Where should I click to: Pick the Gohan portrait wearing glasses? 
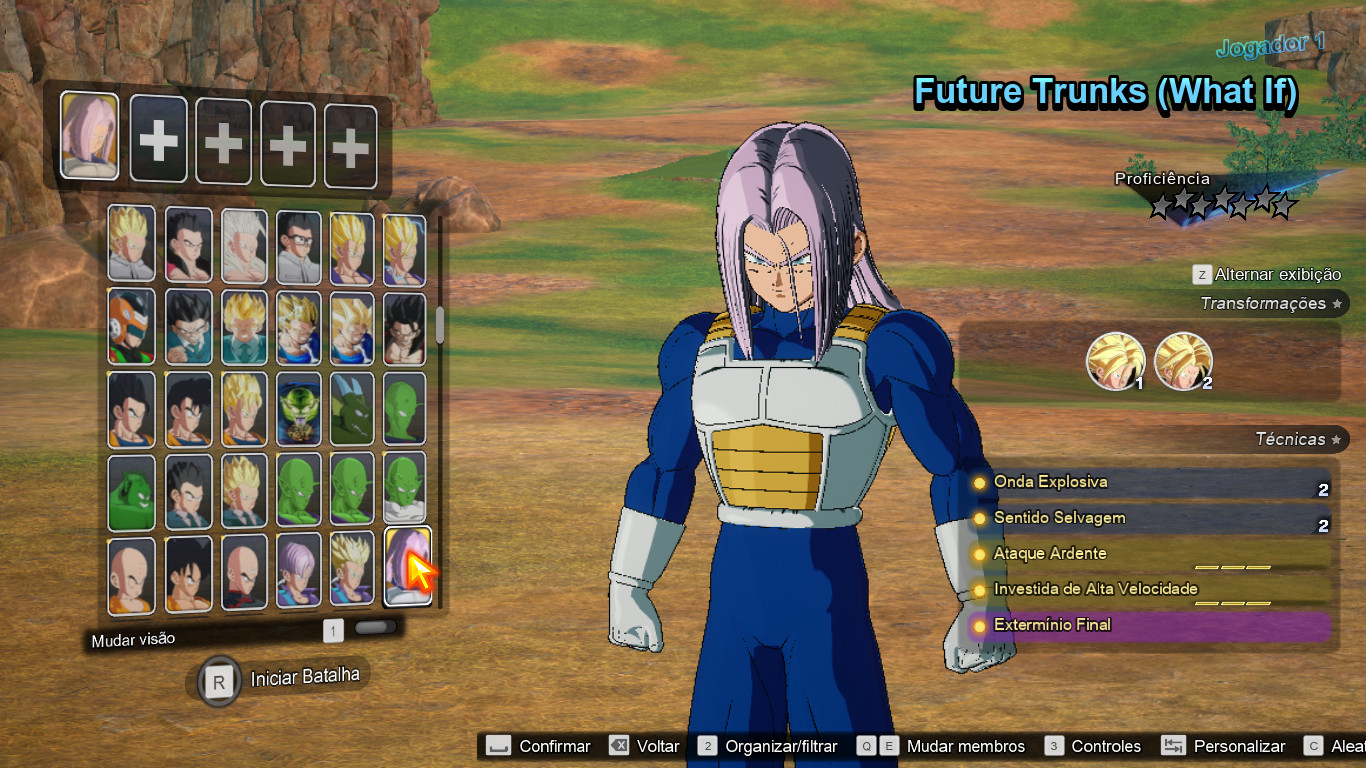point(298,246)
